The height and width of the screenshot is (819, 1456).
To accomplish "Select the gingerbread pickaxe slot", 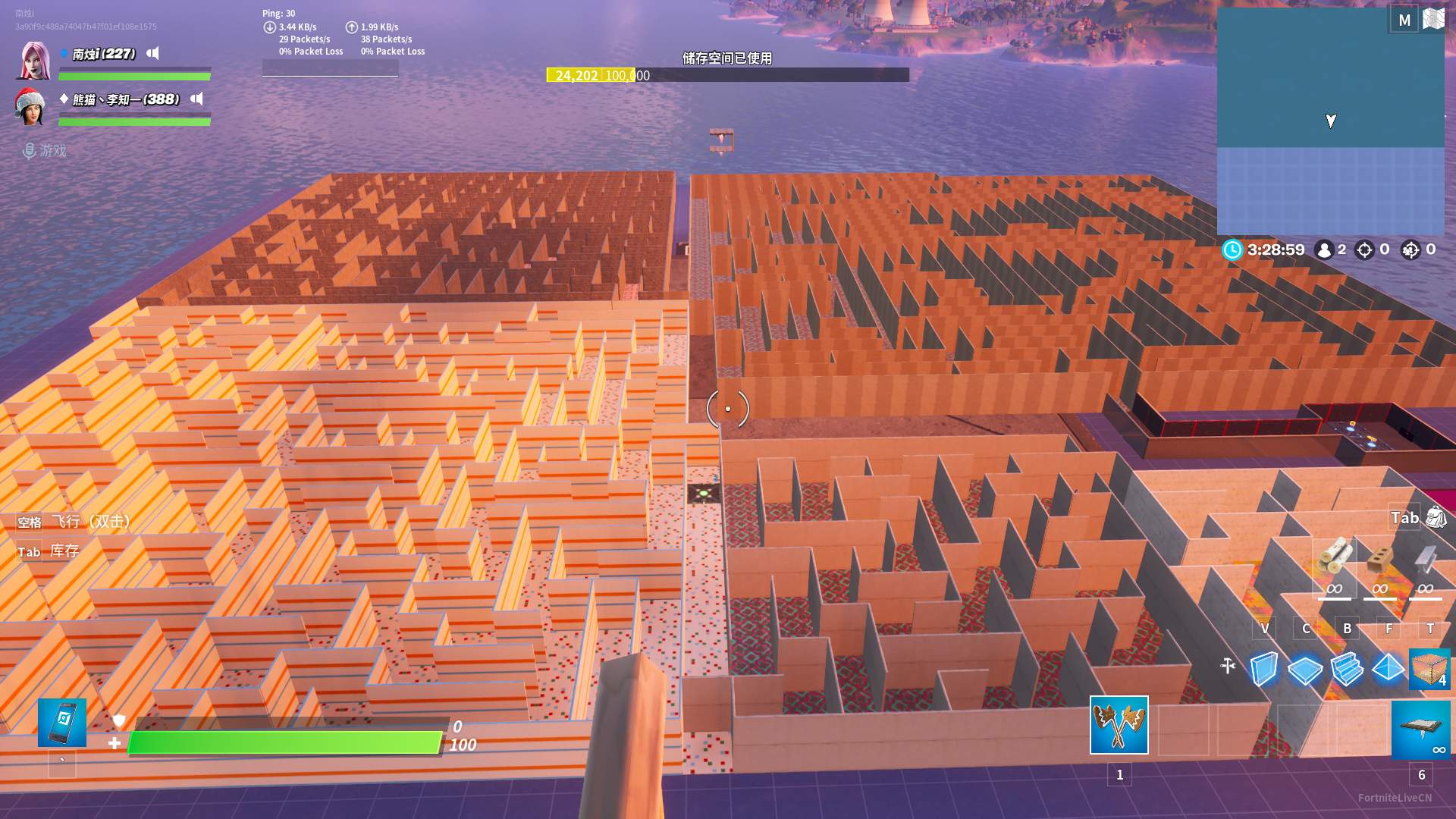I will coord(1119,725).
